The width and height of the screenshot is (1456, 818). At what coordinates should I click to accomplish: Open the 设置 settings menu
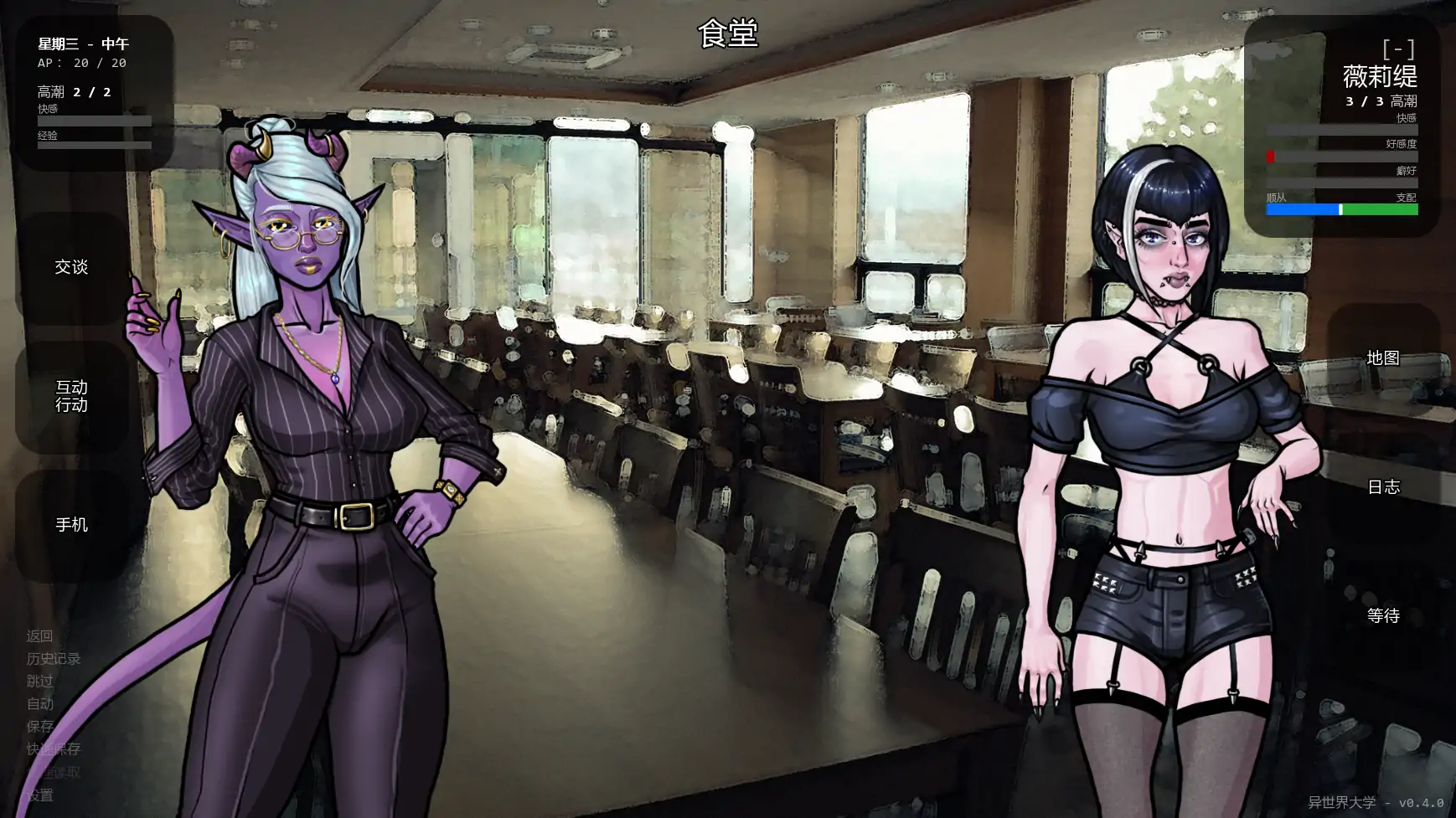click(39, 795)
